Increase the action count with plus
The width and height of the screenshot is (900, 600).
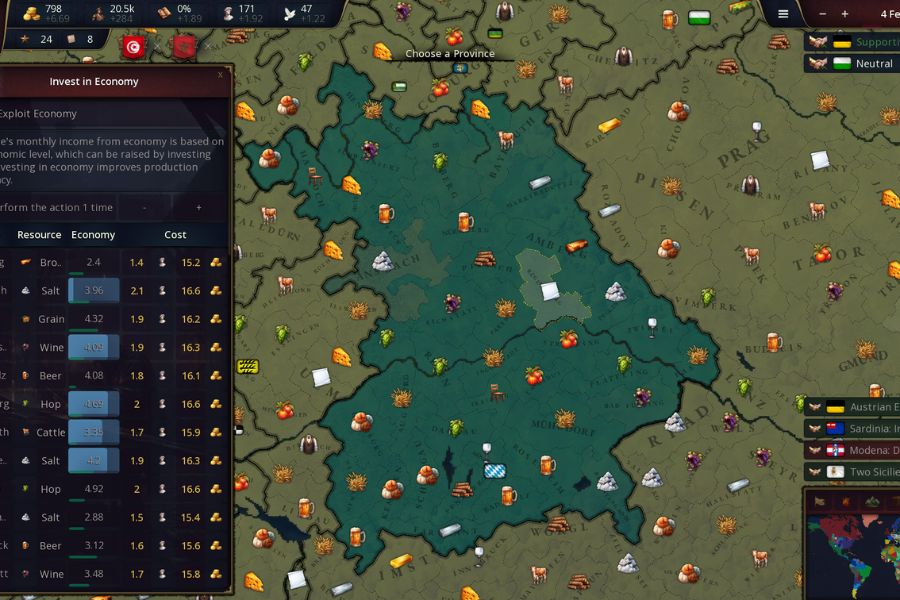click(x=199, y=207)
